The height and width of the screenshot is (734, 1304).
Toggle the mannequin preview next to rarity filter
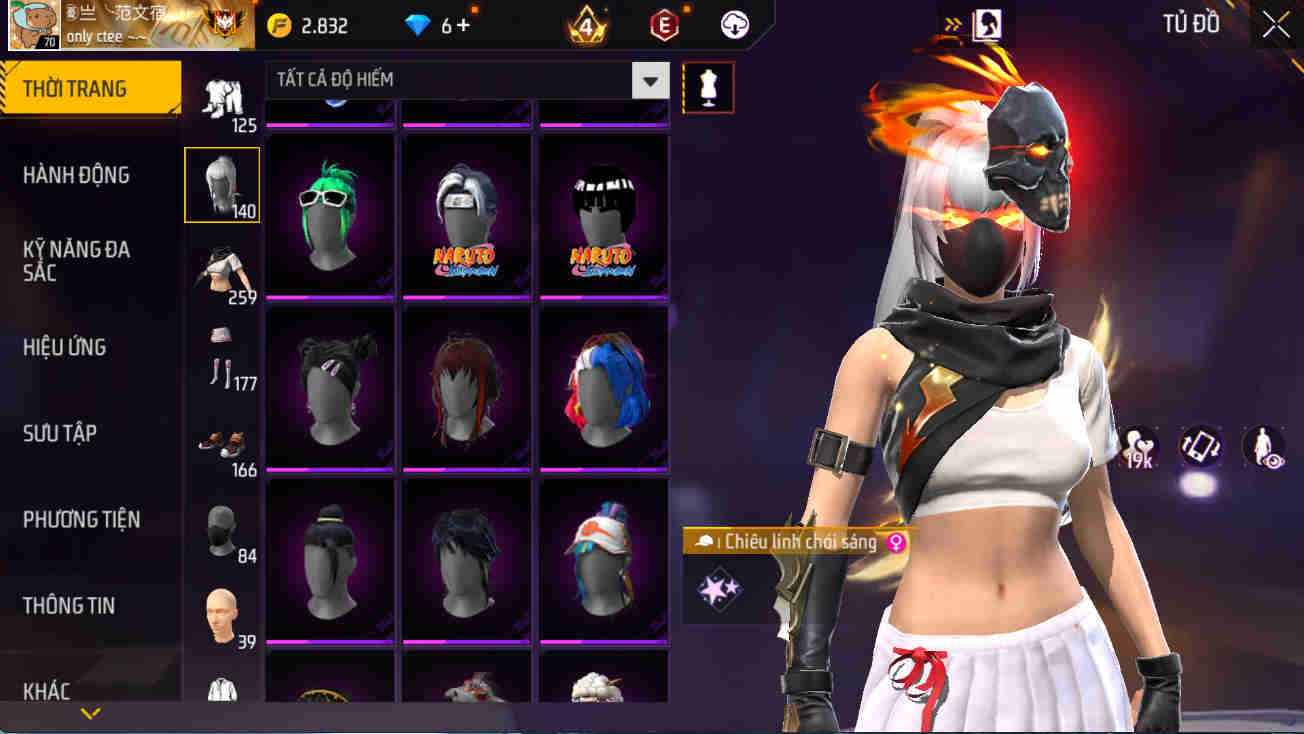click(709, 87)
